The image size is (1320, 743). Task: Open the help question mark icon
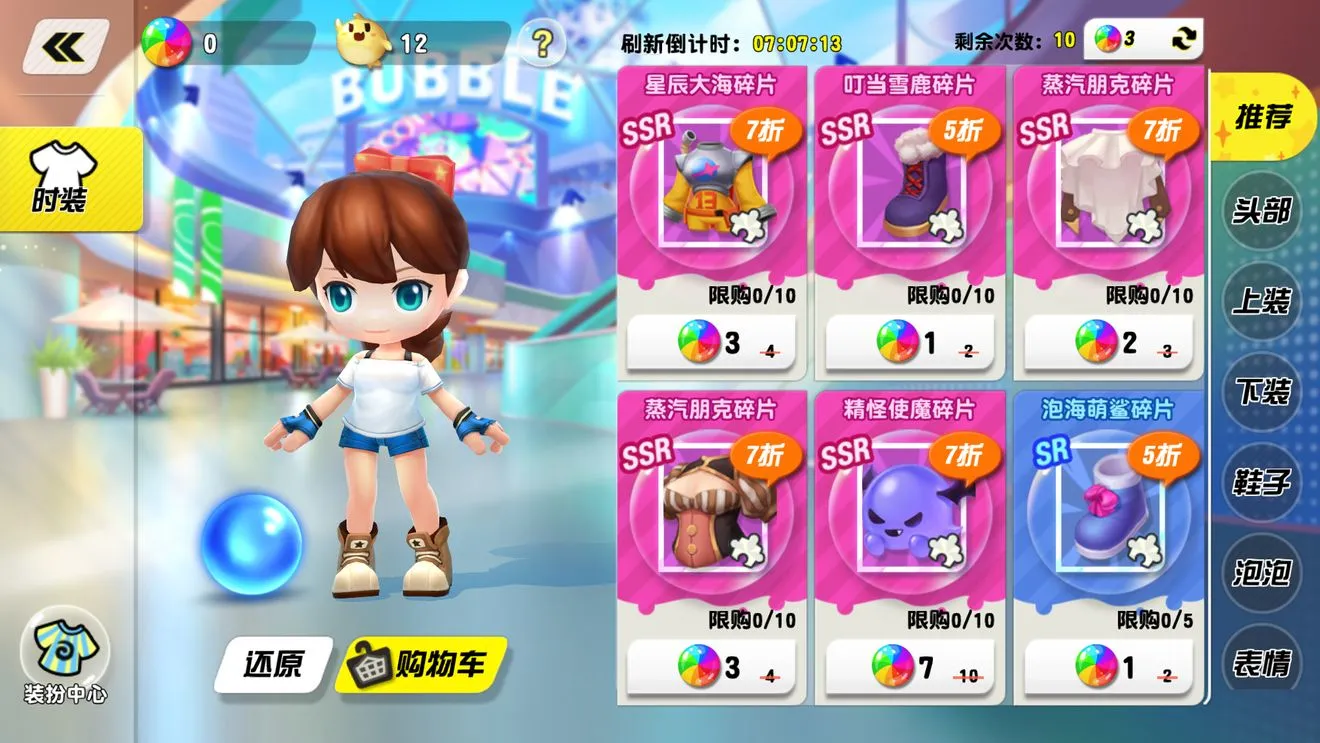tap(541, 44)
